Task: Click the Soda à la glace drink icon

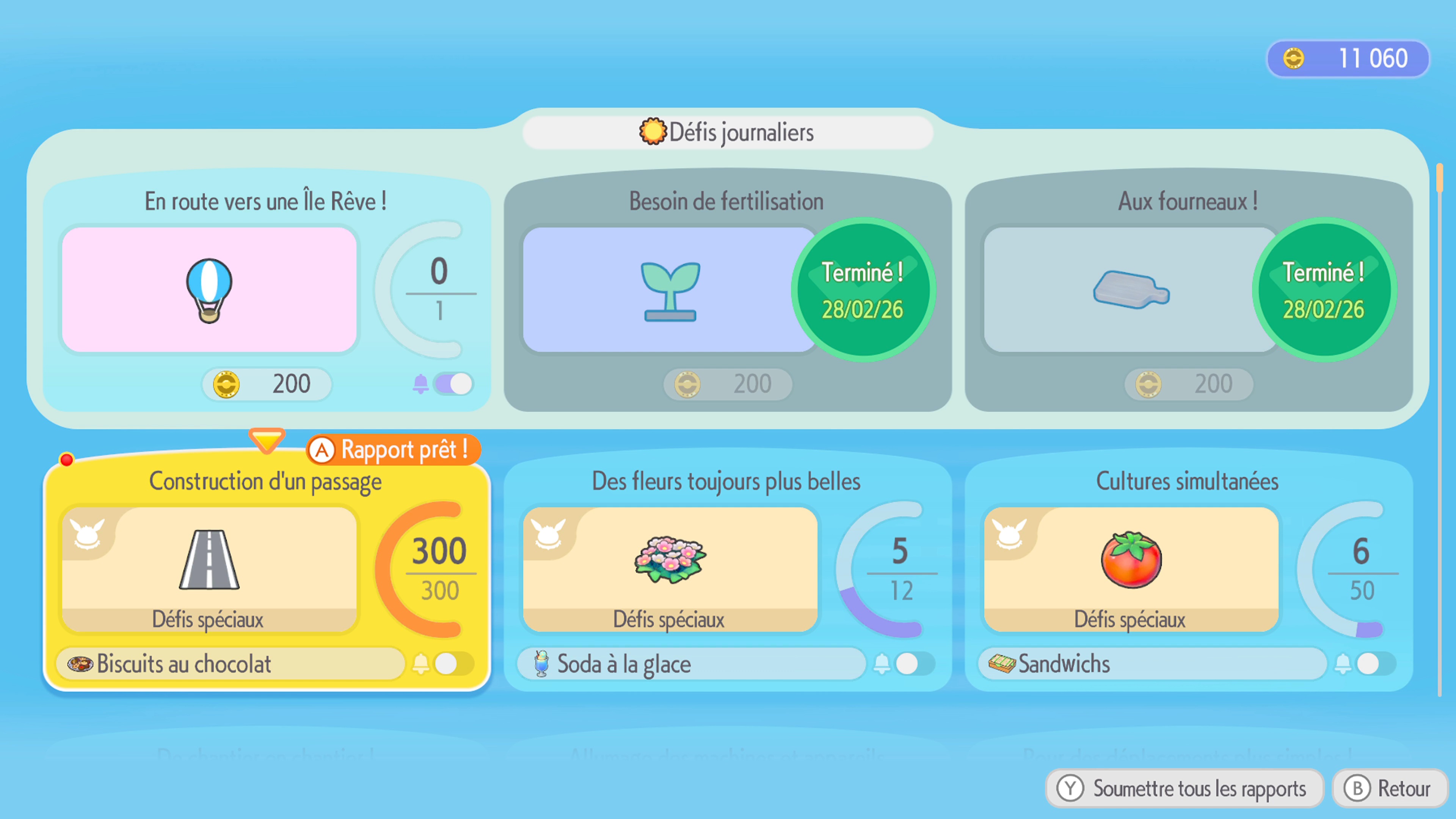Action: click(x=541, y=664)
